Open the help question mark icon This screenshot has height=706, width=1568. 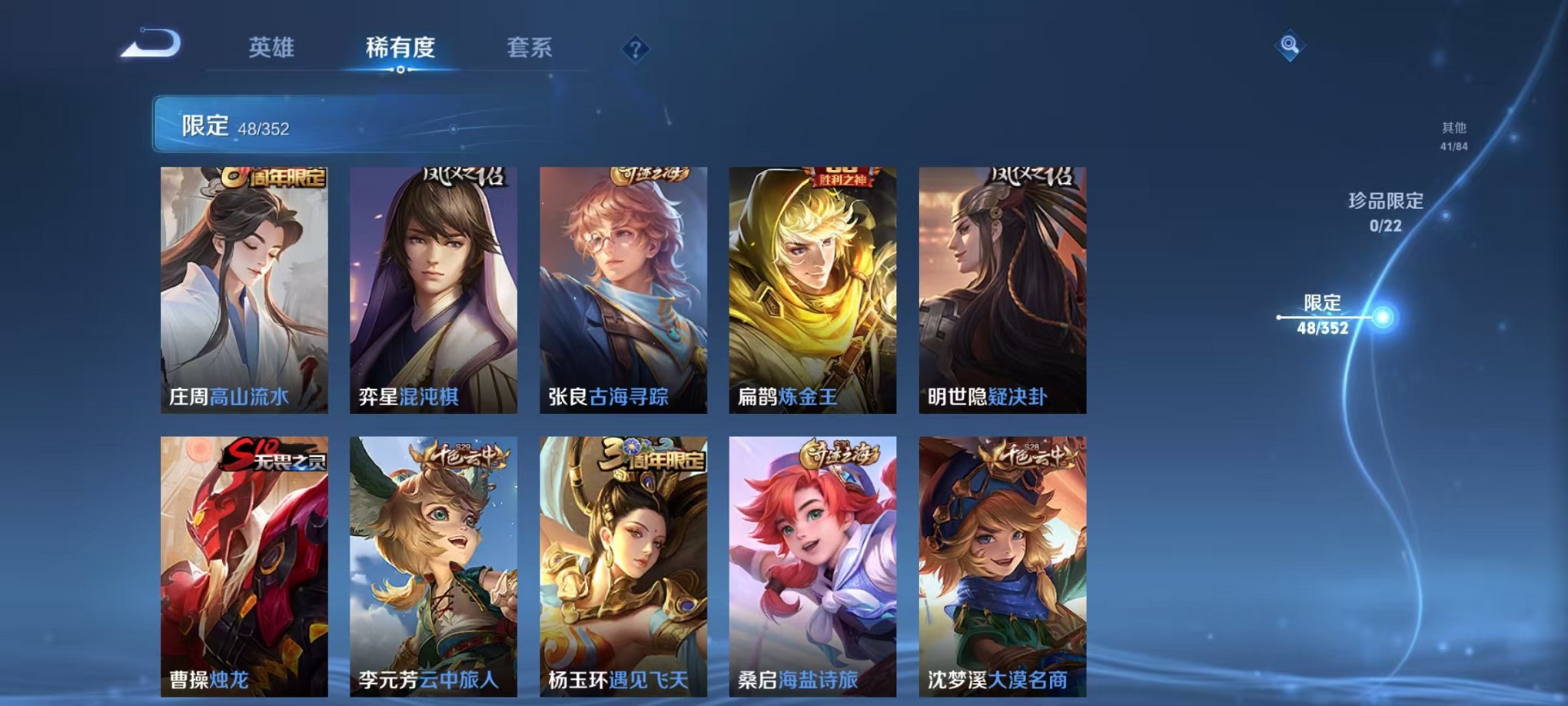635,49
